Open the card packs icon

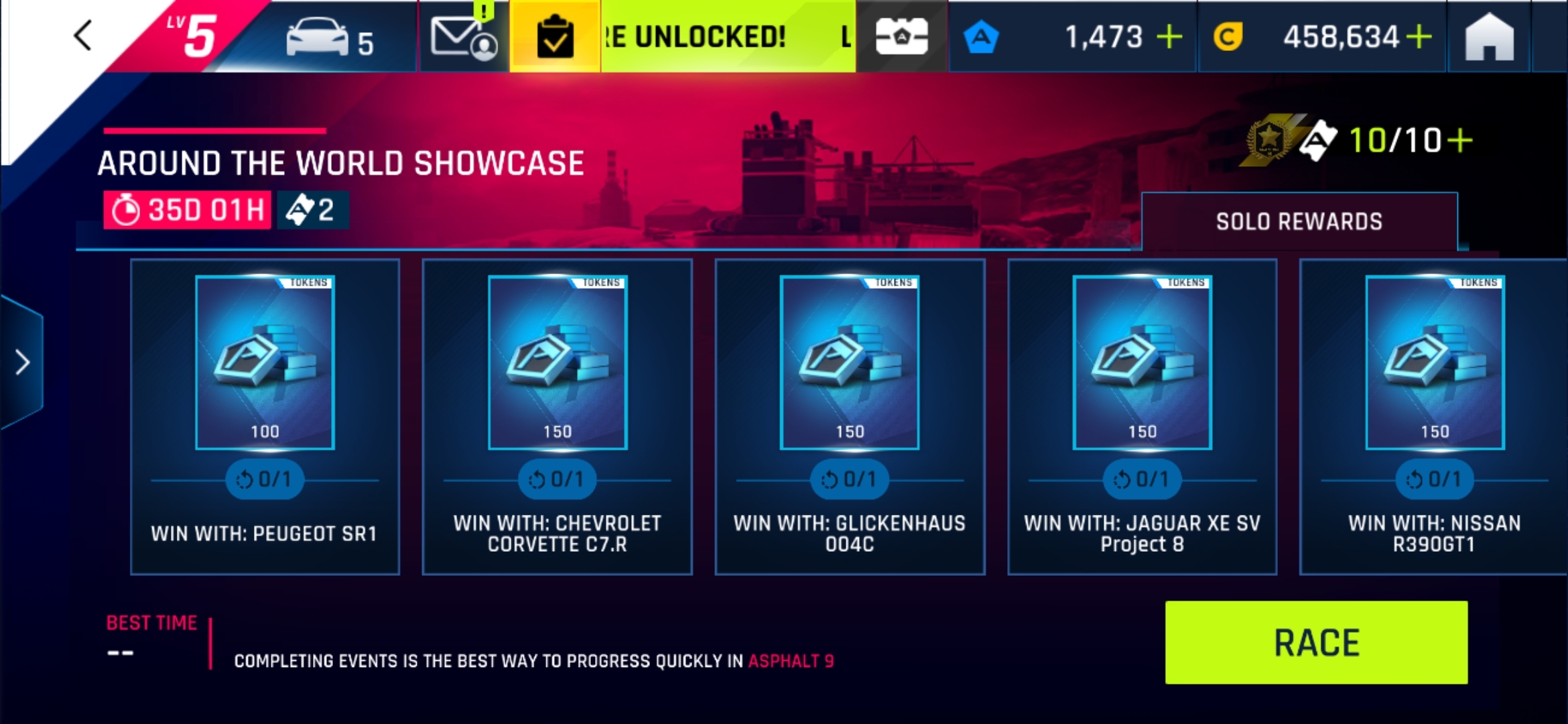click(x=901, y=37)
